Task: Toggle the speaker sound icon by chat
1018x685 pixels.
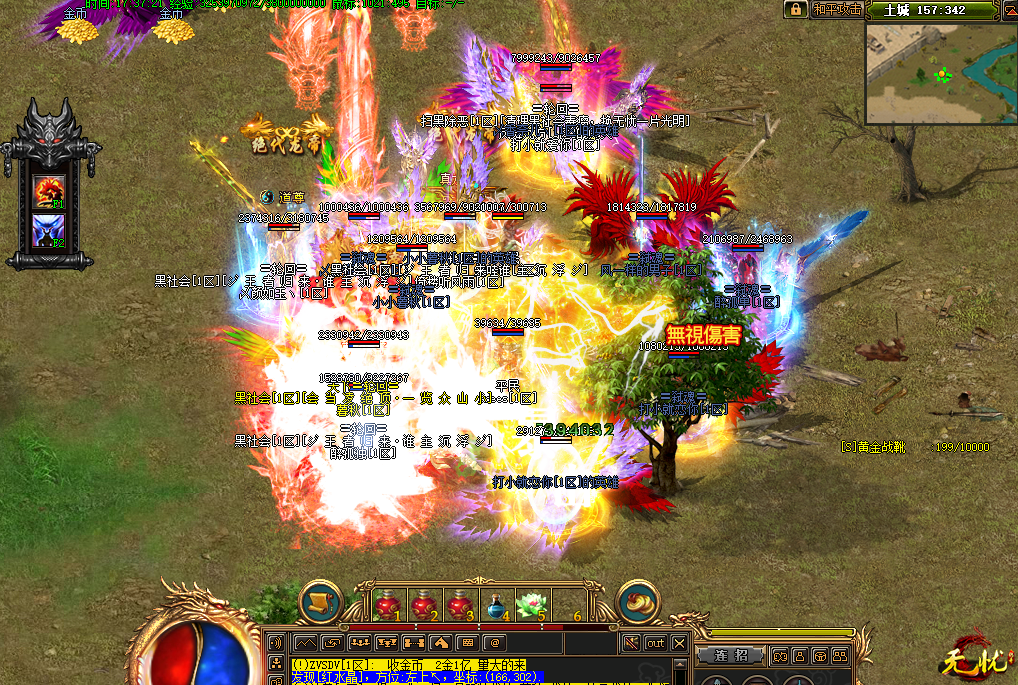Action: [x=276, y=642]
